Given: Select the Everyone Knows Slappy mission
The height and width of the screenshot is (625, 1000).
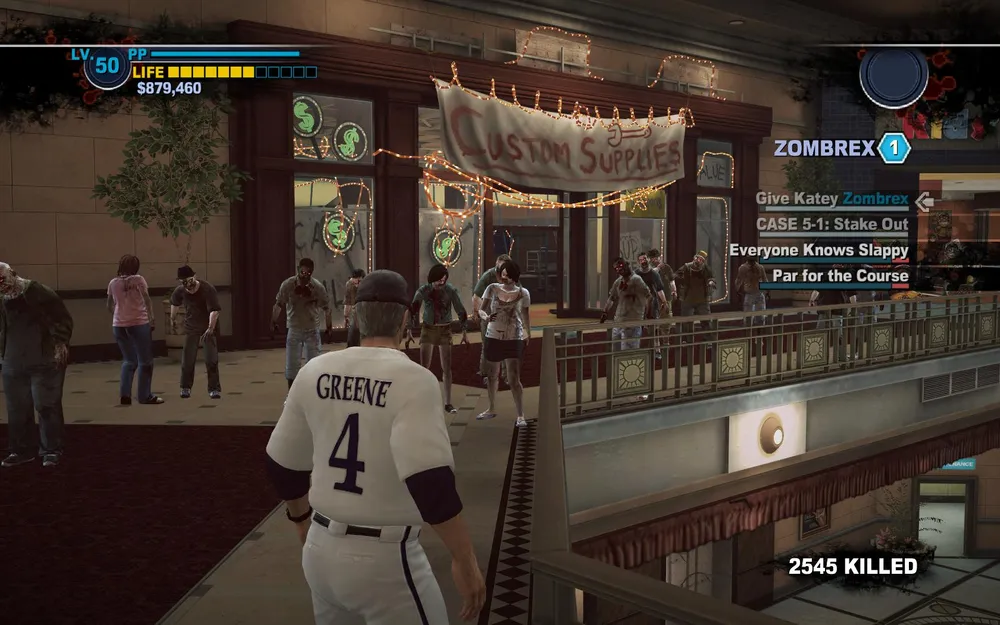Looking at the screenshot, I should [x=818, y=251].
